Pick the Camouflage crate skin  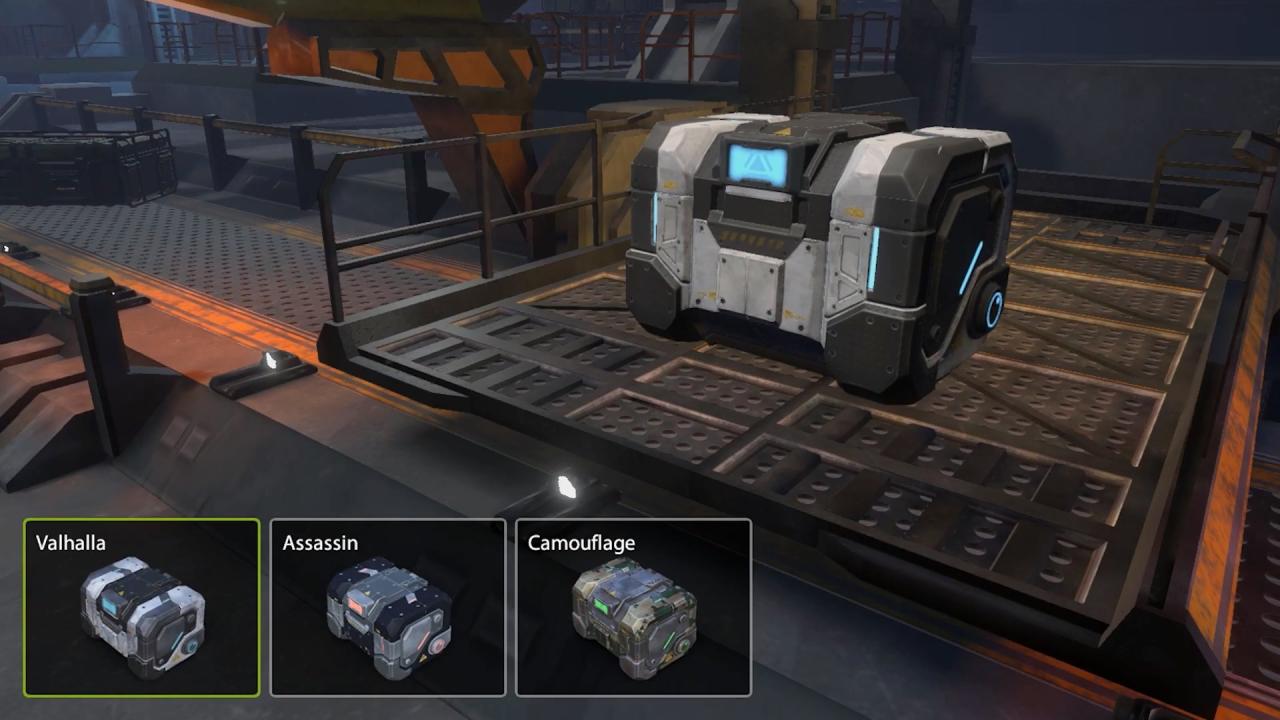tap(633, 607)
